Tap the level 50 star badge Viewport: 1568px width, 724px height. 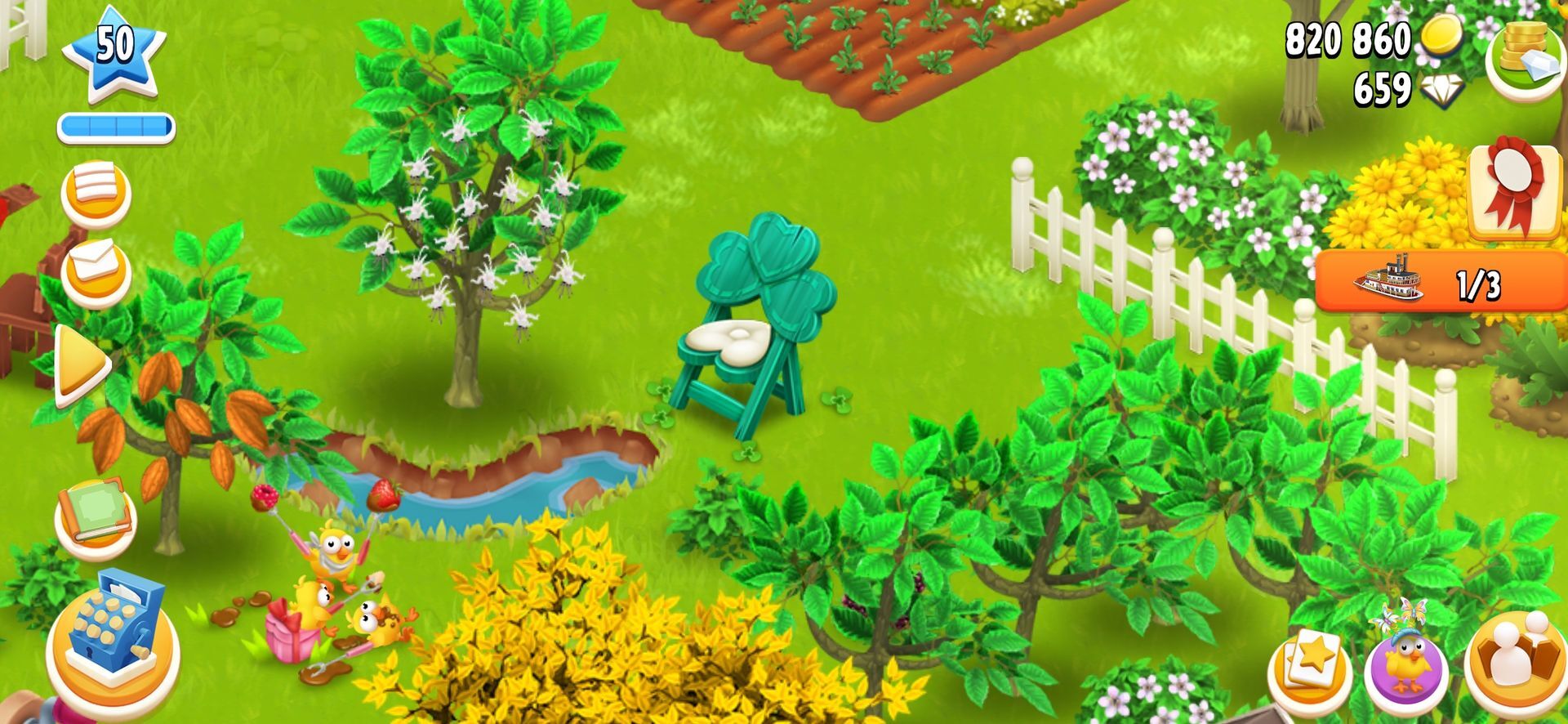114,52
